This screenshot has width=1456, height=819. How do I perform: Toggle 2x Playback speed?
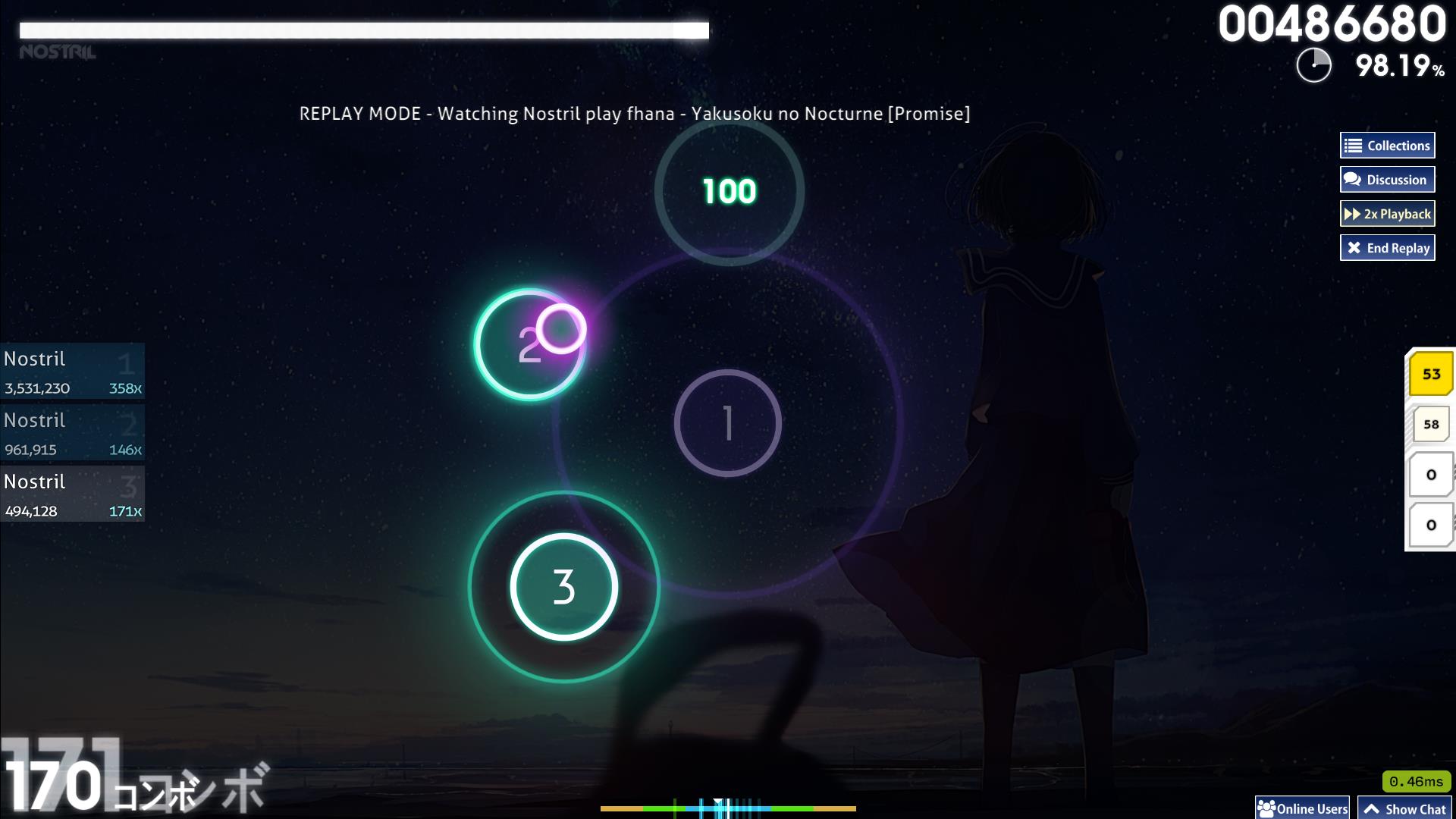coord(1387,214)
